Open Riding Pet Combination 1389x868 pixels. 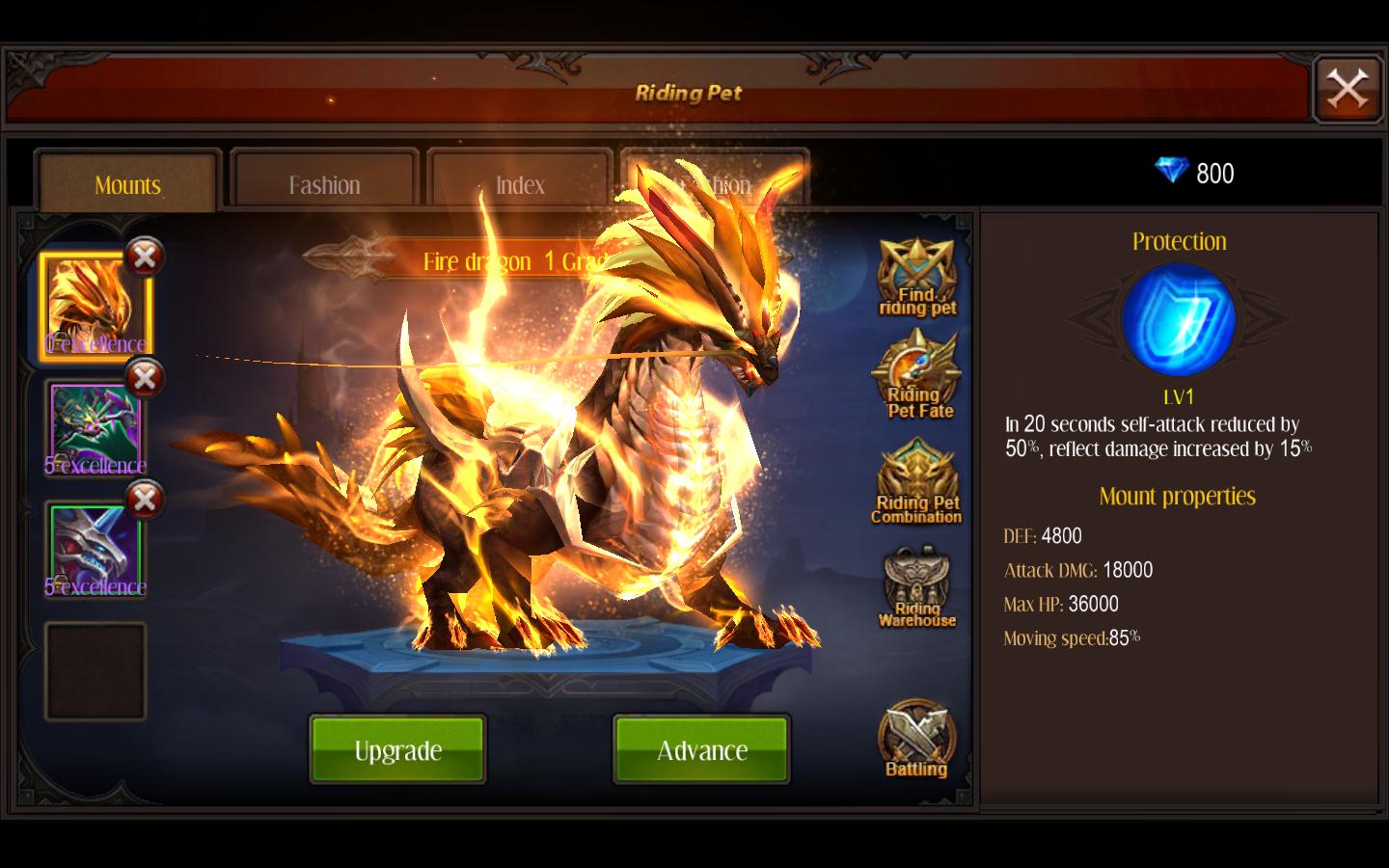916,479
